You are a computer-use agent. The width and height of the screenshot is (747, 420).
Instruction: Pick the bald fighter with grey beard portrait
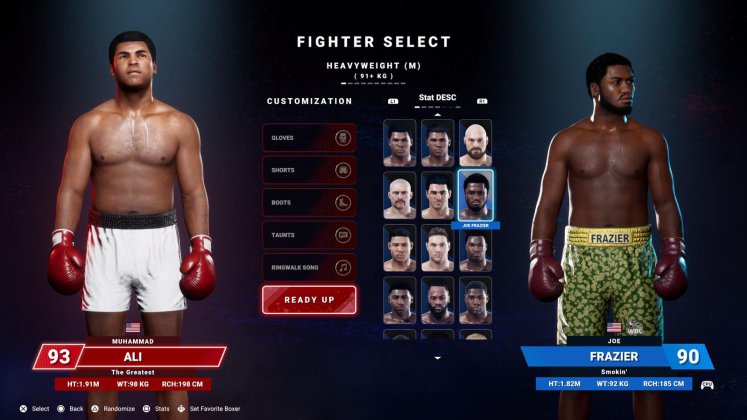[x=400, y=196]
